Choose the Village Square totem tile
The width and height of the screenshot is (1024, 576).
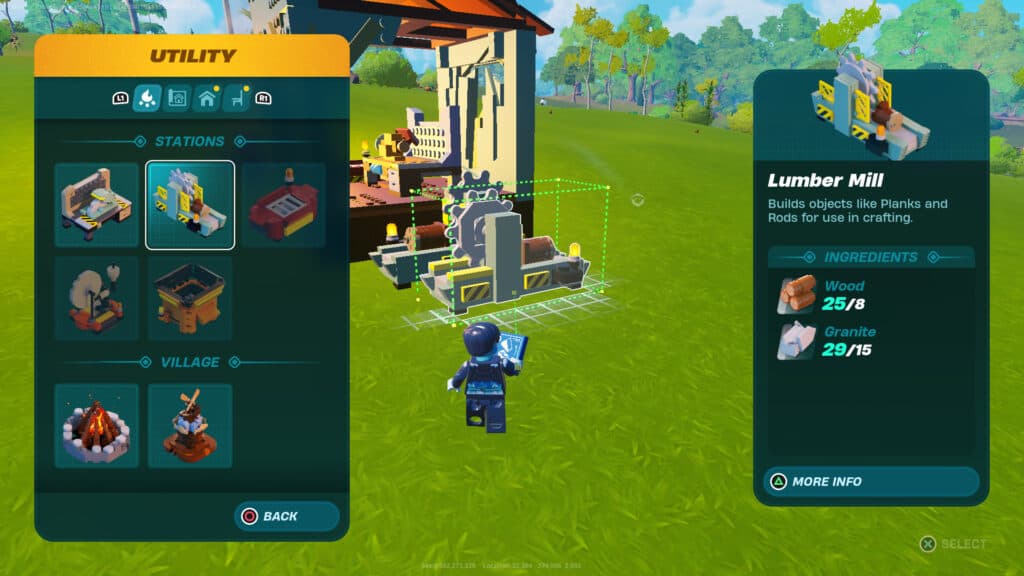click(190, 425)
